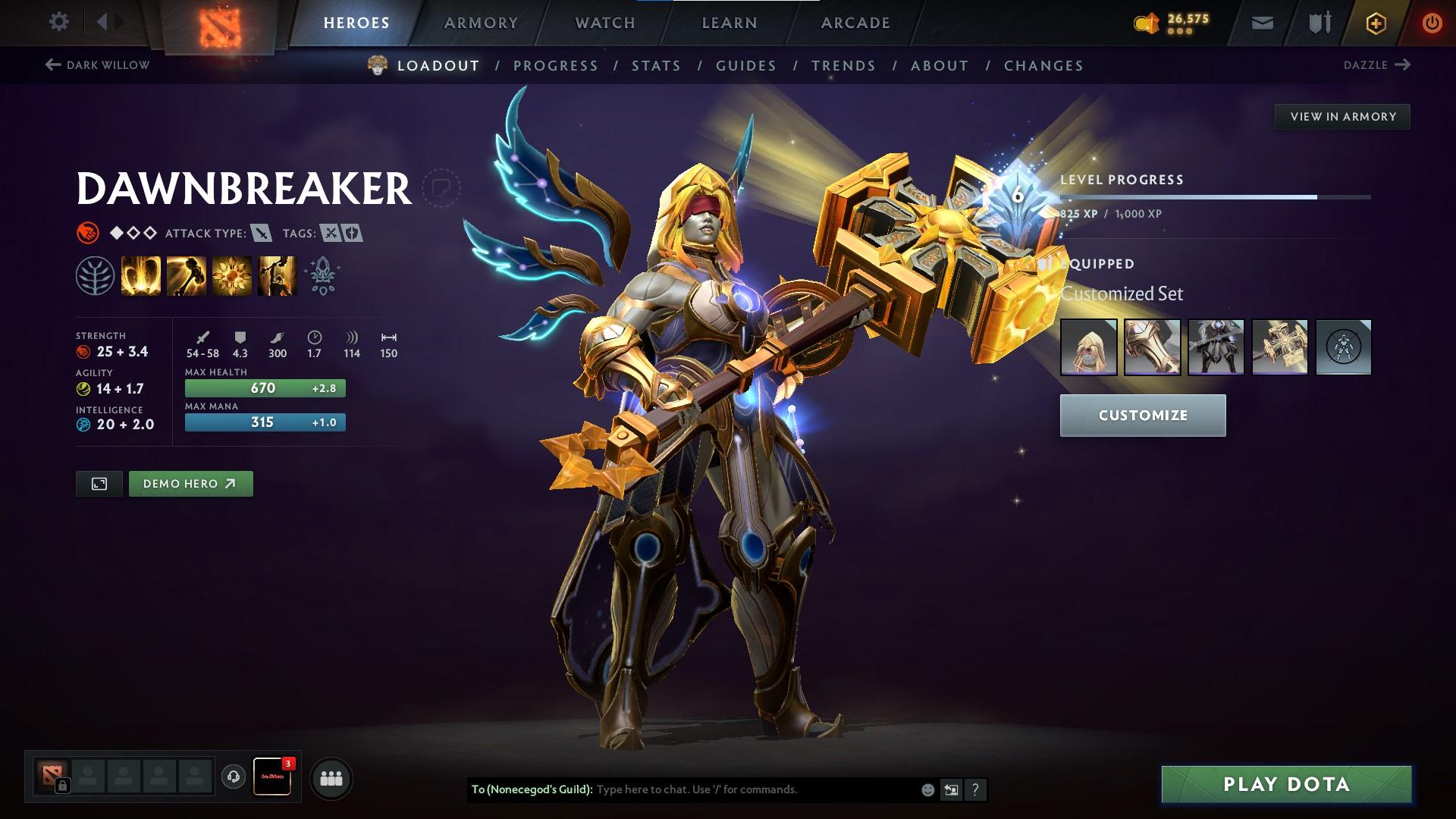Toggle the facet icon next to abilities
This screenshot has height=819, width=1456.
[322, 275]
